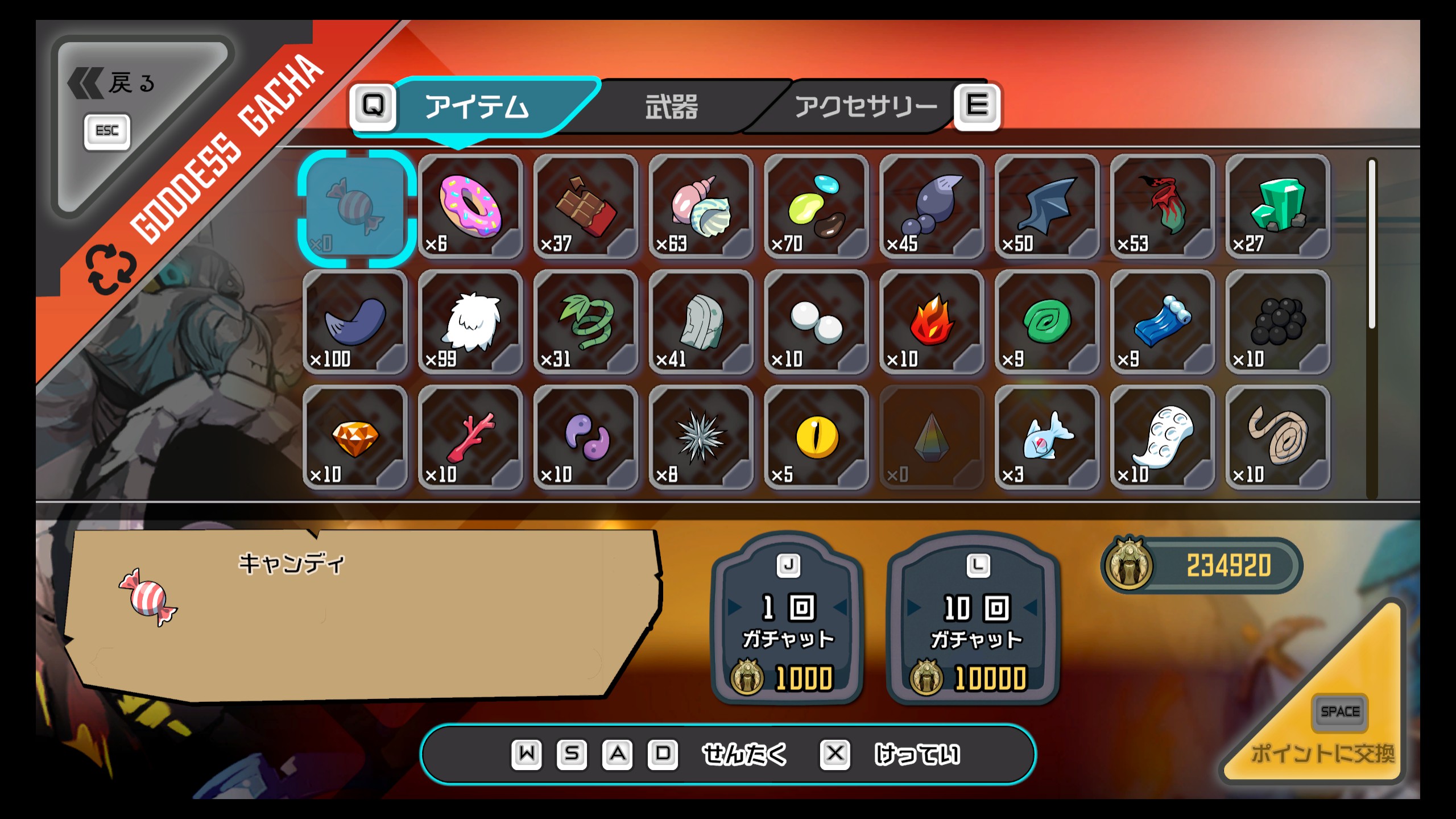The height and width of the screenshot is (819, 1456).
Task: Select the jelly beans slot
Action: coord(817,207)
